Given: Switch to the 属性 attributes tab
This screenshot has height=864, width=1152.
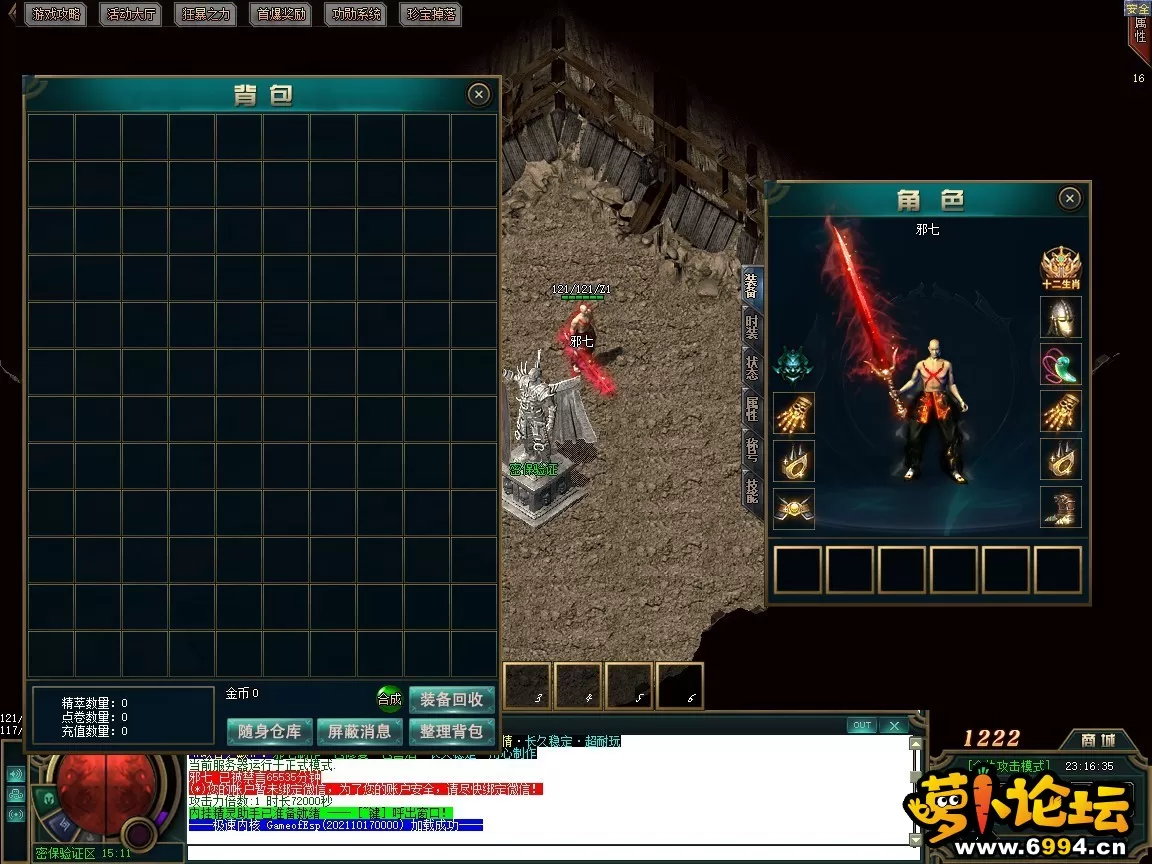Looking at the screenshot, I should coord(752,407).
